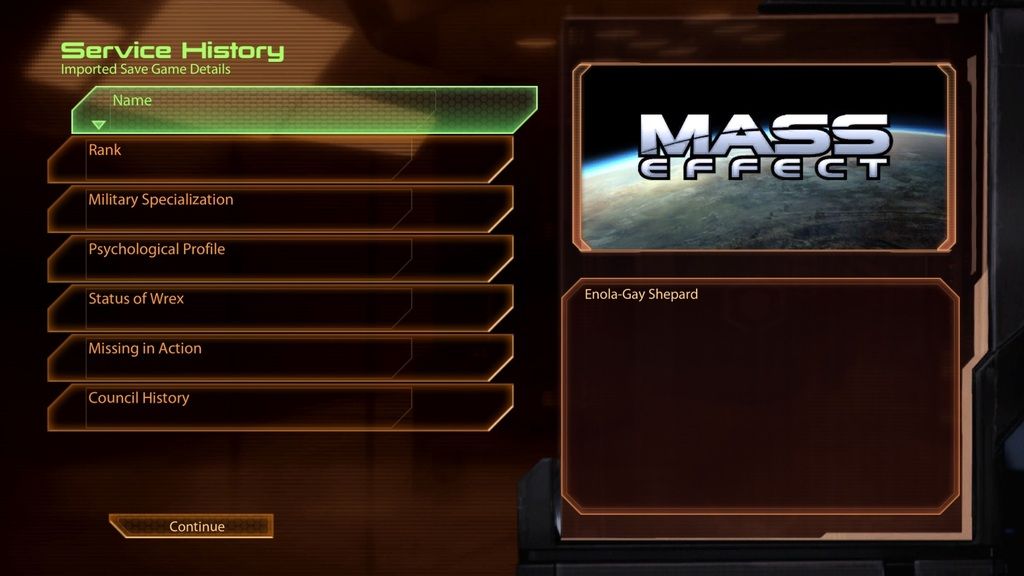Viewport: 1024px width, 576px height.
Task: Open the Council History entry
Action: click(280, 407)
